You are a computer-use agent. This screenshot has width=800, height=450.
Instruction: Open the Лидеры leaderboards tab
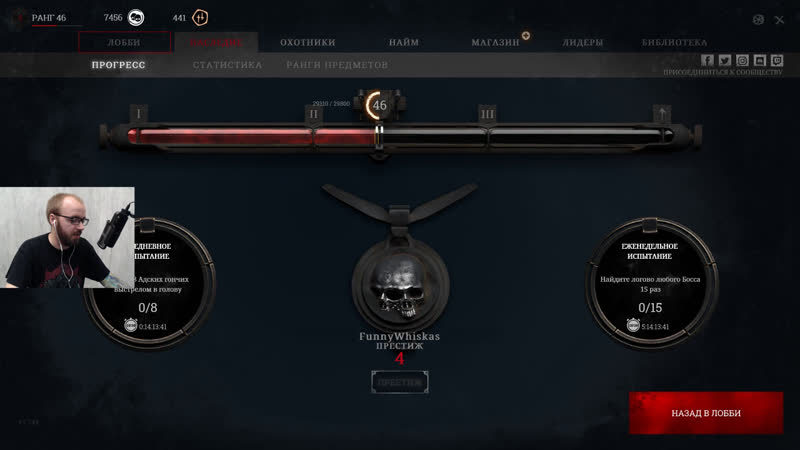point(582,42)
